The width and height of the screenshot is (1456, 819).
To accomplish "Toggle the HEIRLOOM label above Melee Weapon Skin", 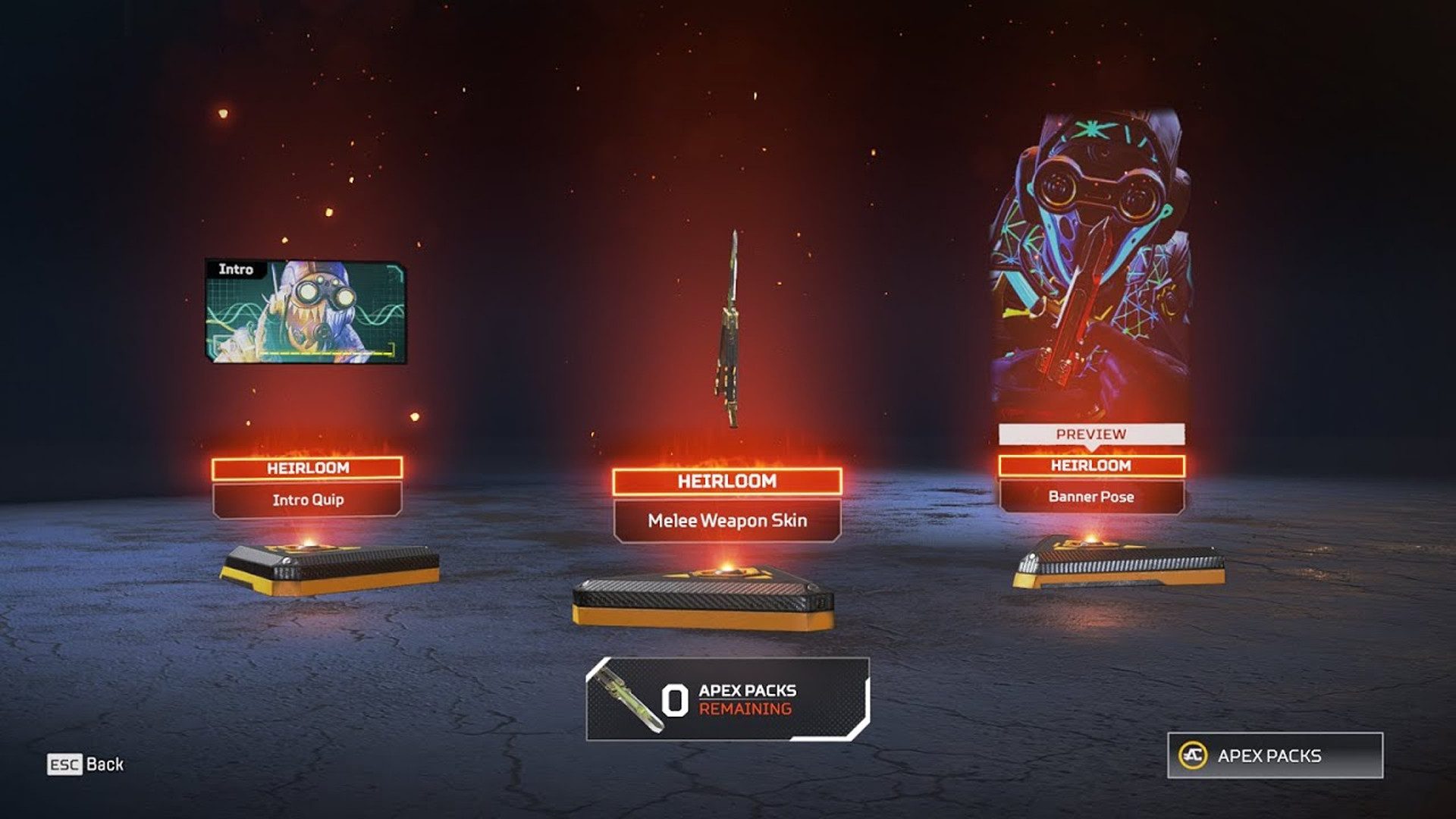I will [x=728, y=481].
